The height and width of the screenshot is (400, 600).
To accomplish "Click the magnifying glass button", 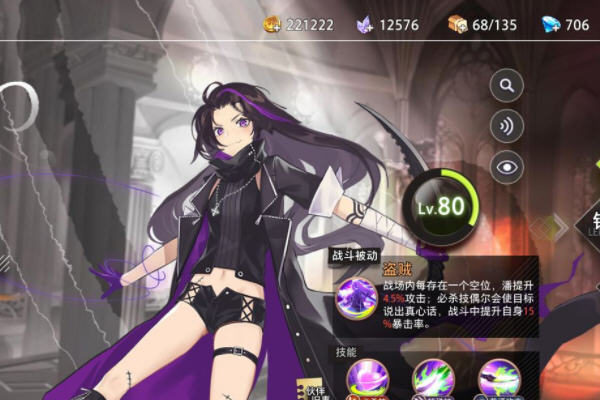I will pyautogui.click(x=507, y=85).
